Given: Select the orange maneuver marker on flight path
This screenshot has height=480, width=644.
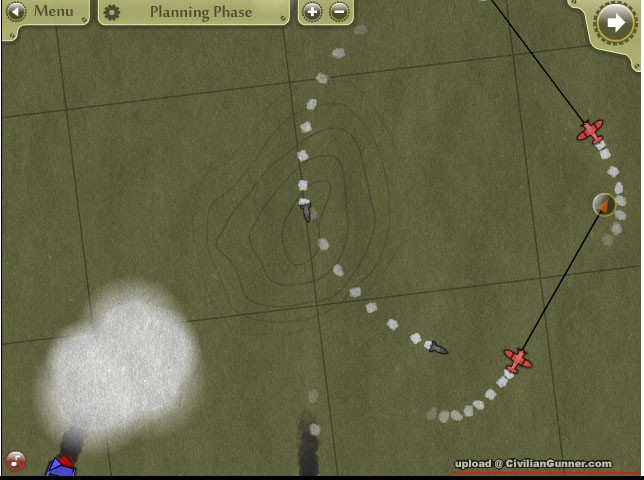Looking at the screenshot, I should [604, 205].
